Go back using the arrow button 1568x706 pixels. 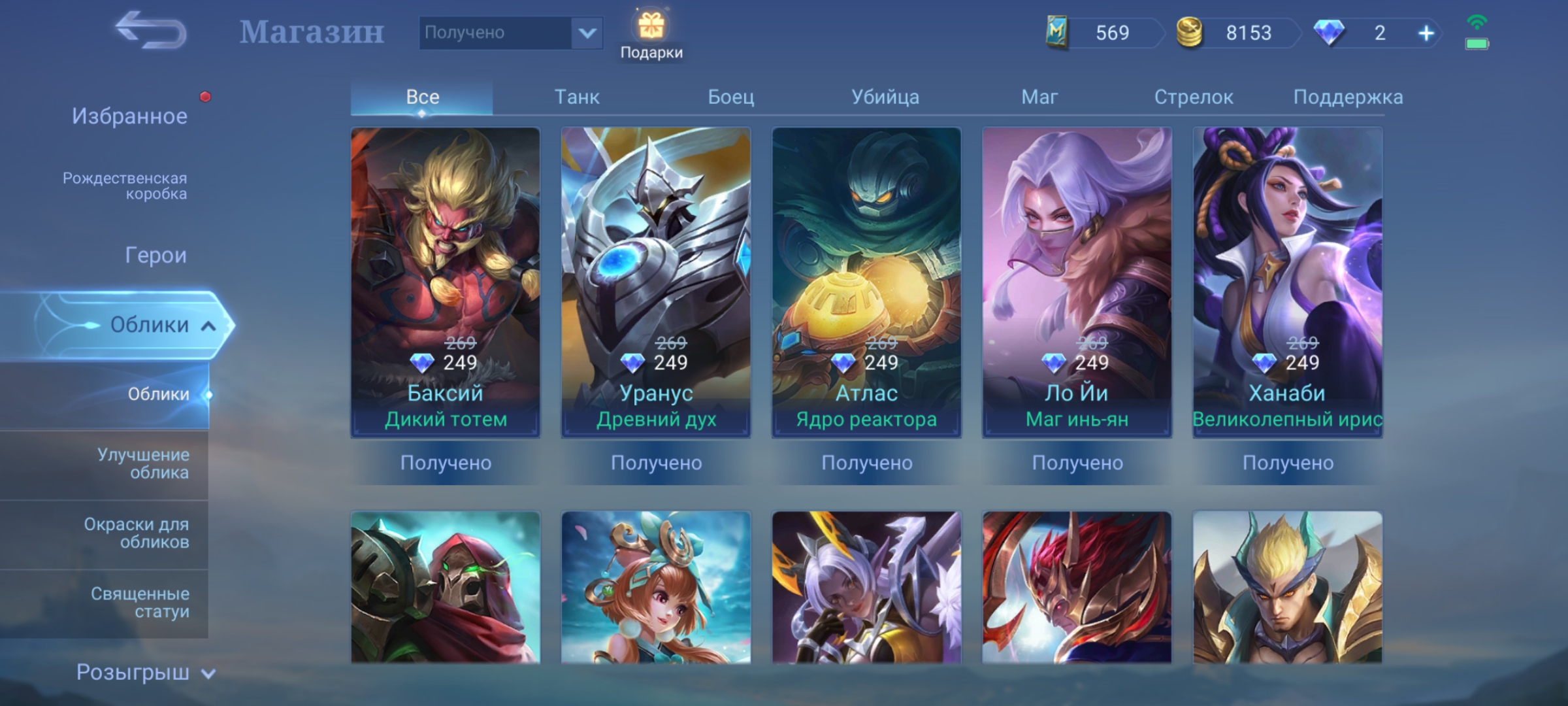pos(151,31)
